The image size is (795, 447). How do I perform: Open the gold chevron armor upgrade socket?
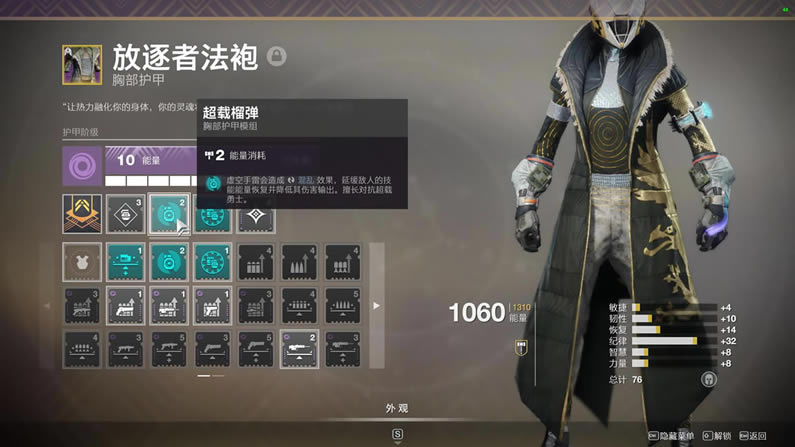(82, 214)
